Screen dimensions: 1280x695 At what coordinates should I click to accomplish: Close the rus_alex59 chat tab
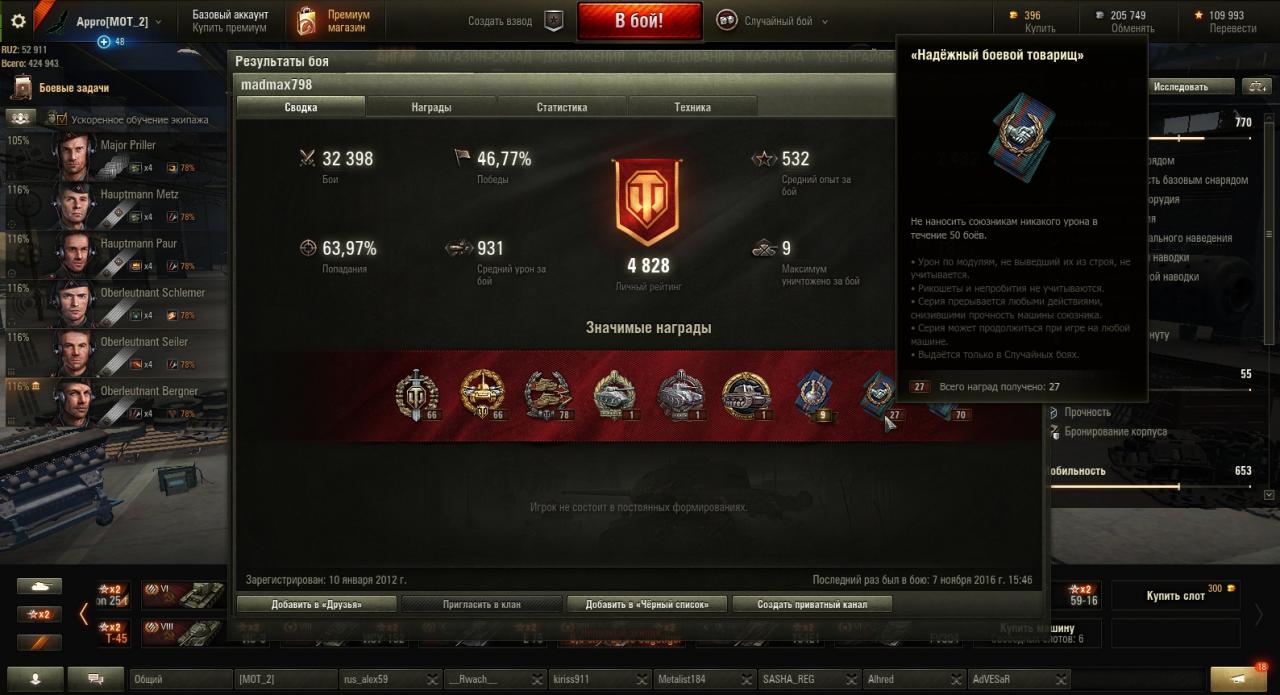tap(432, 680)
